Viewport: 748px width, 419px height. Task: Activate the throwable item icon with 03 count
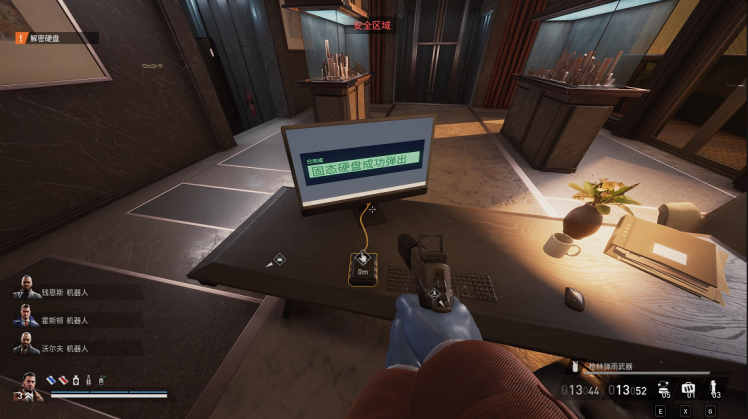[714, 388]
